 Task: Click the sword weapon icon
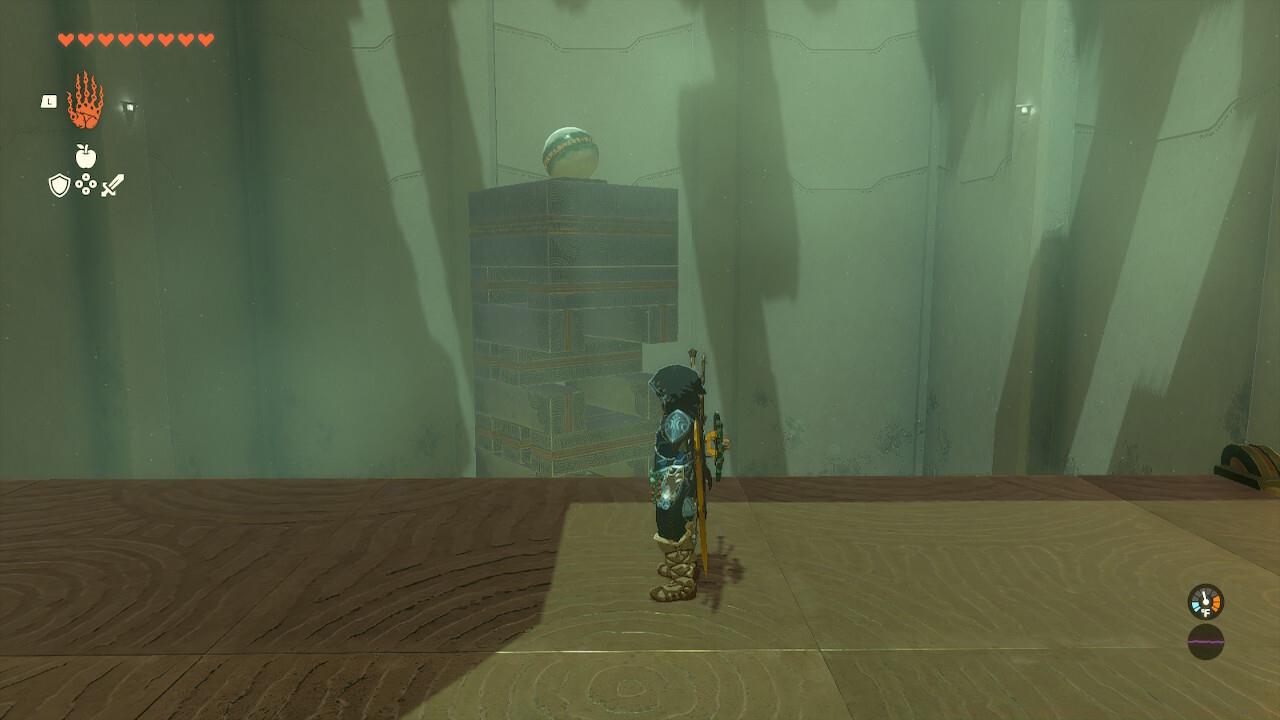point(111,185)
